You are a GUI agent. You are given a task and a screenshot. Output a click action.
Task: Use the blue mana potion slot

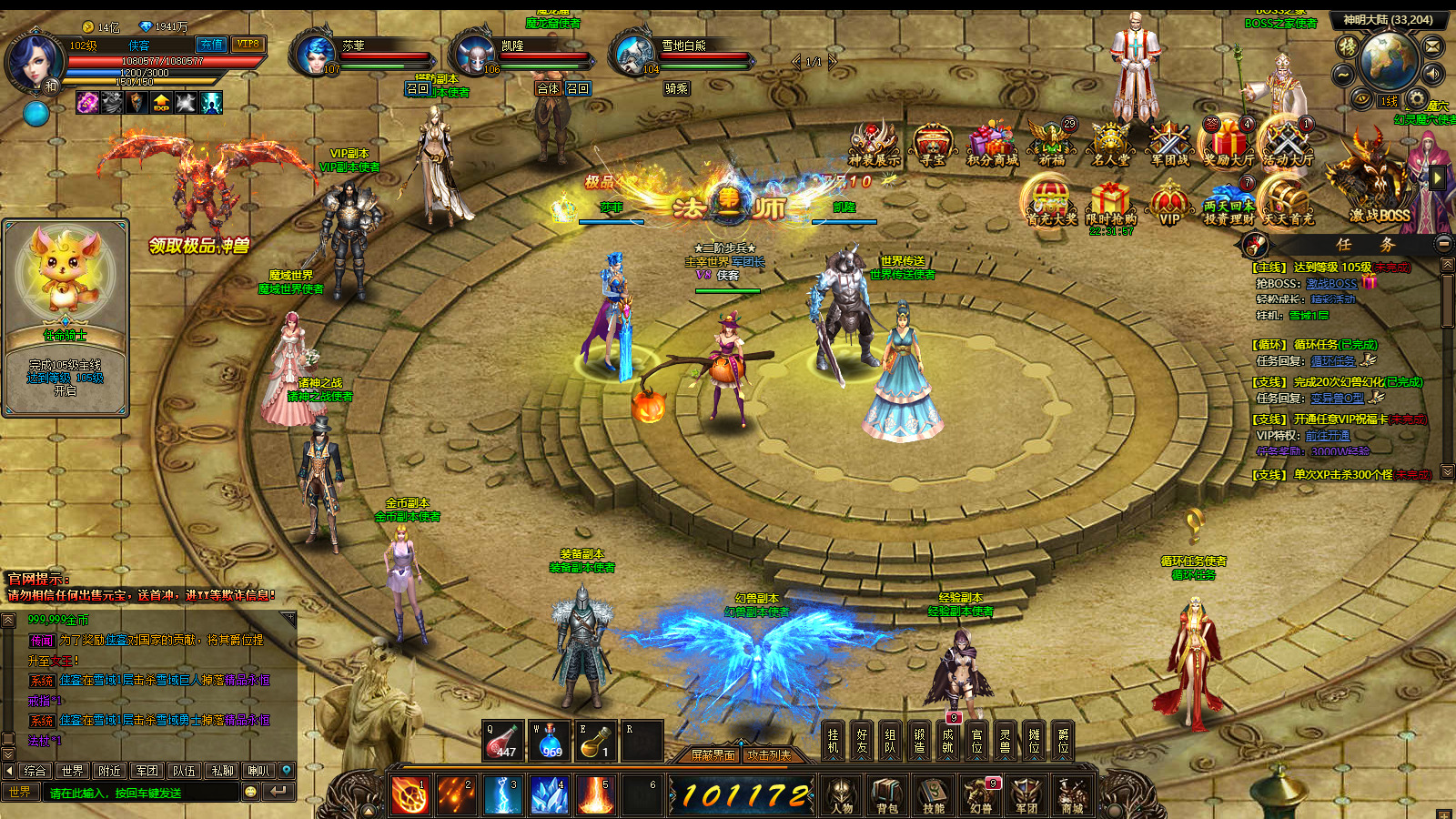coord(549,742)
